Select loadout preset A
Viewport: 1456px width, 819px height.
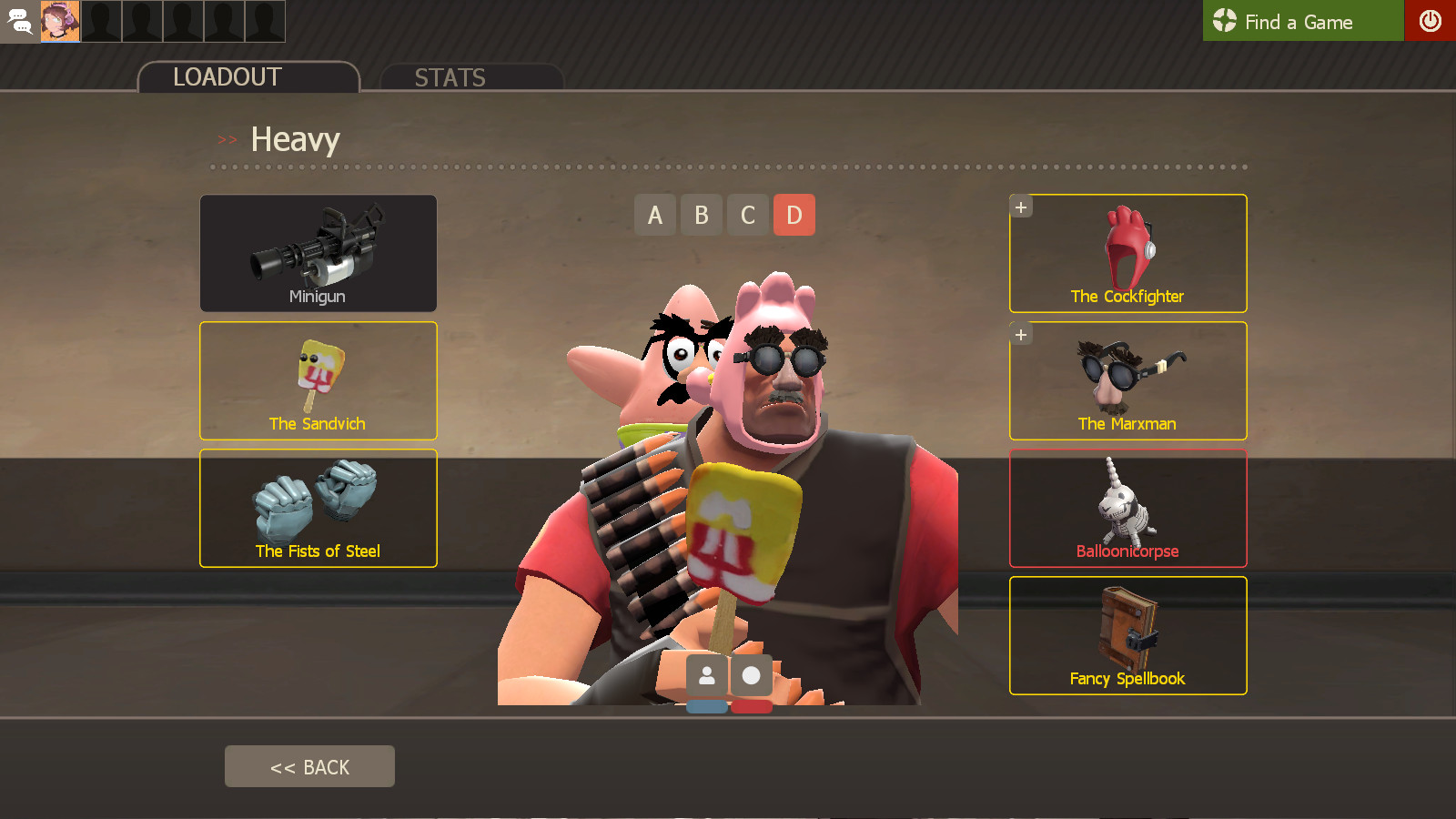coord(655,215)
